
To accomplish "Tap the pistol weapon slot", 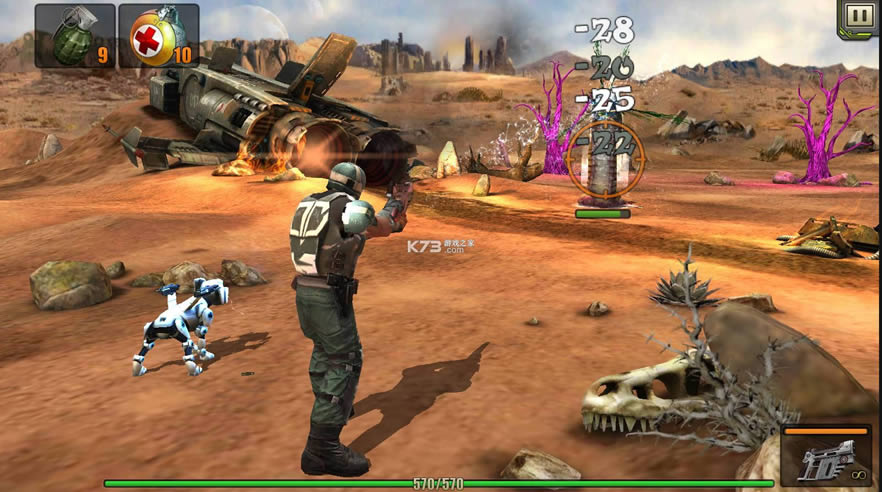I will (828, 458).
